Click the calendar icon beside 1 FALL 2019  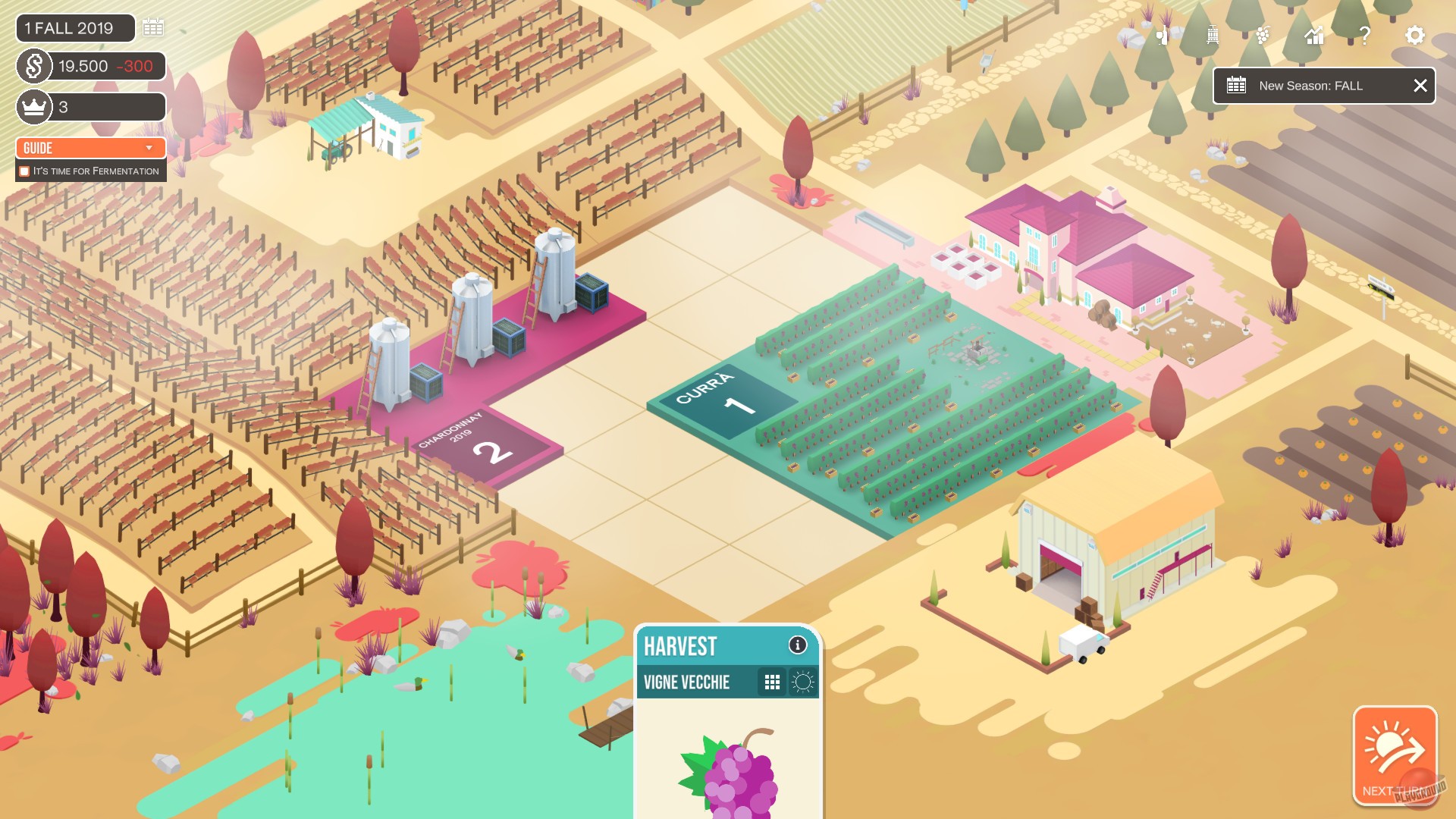[154, 27]
